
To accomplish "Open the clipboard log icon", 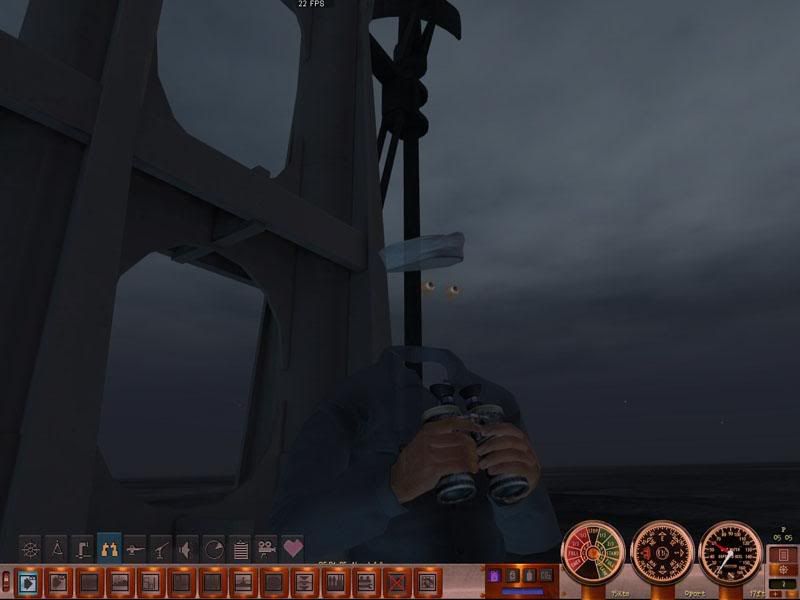I will tap(239, 549).
